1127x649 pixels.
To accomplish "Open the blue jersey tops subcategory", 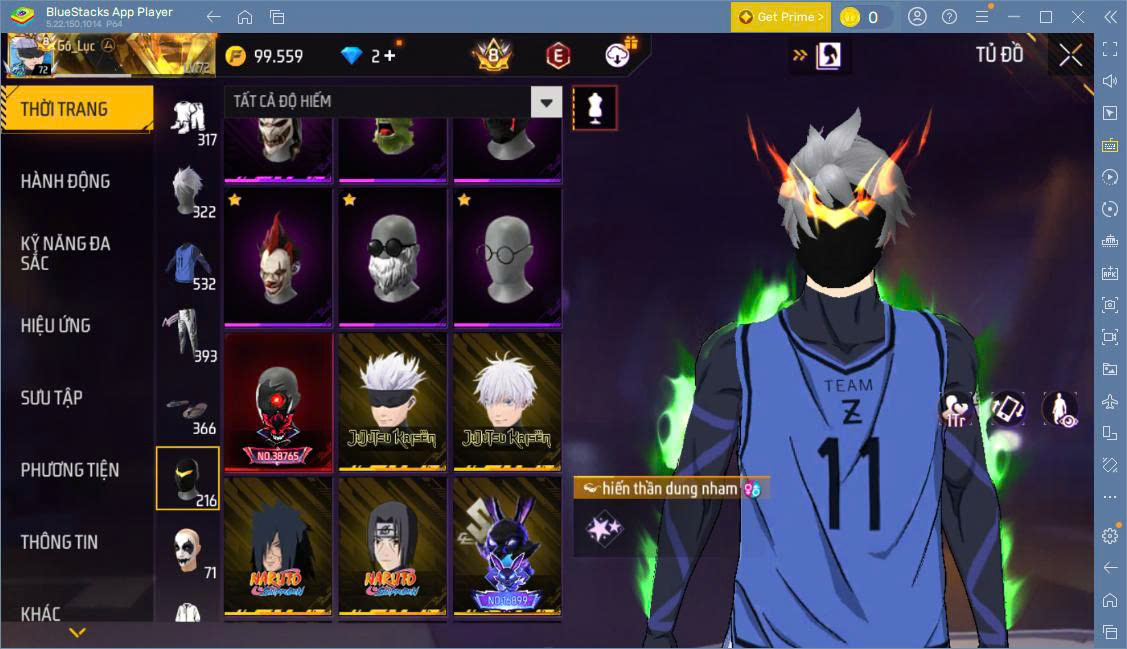I will point(187,264).
